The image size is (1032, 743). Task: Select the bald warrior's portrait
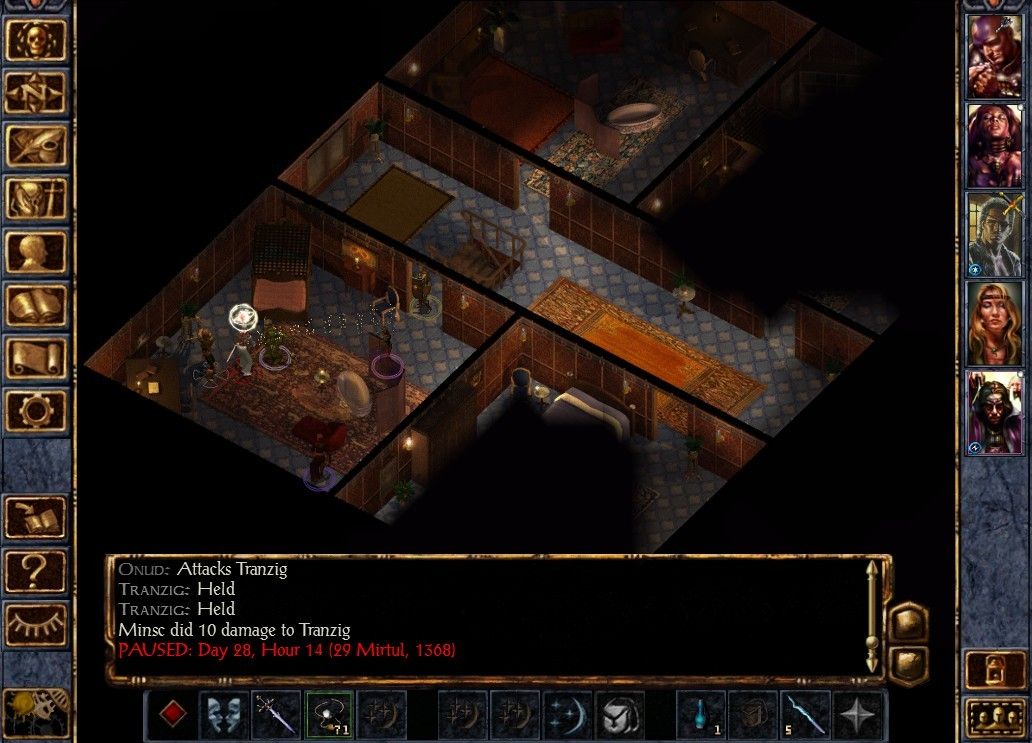click(x=992, y=56)
